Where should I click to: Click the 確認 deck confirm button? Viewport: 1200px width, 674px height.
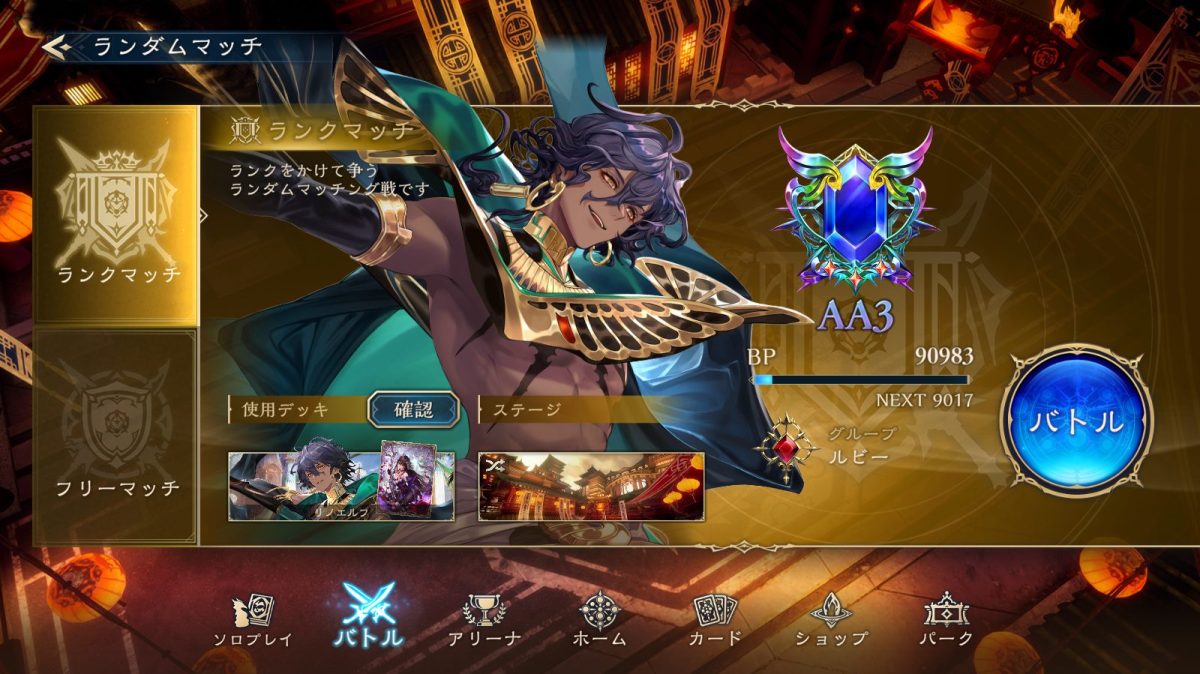coord(414,409)
